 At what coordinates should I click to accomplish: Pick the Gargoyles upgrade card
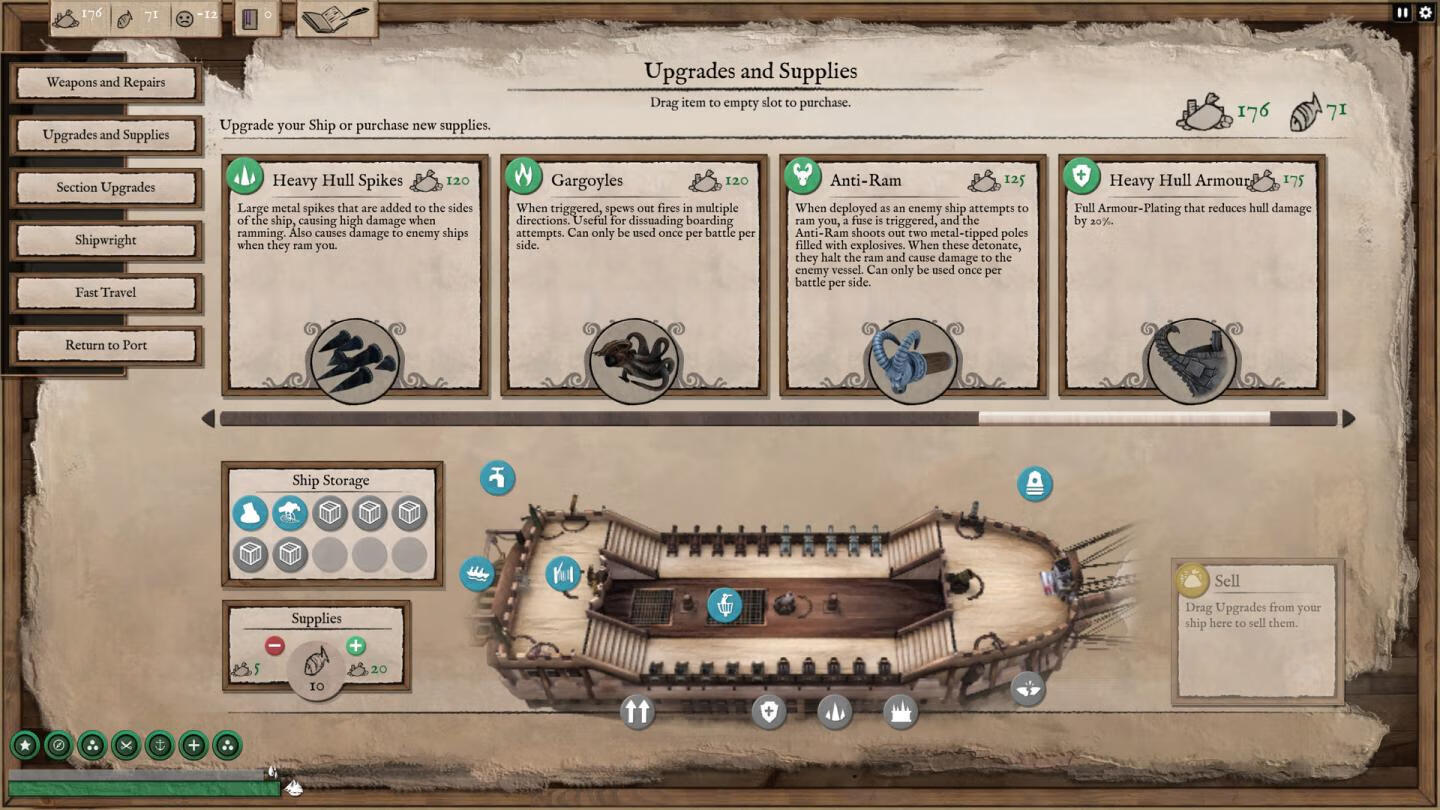point(634,275)
